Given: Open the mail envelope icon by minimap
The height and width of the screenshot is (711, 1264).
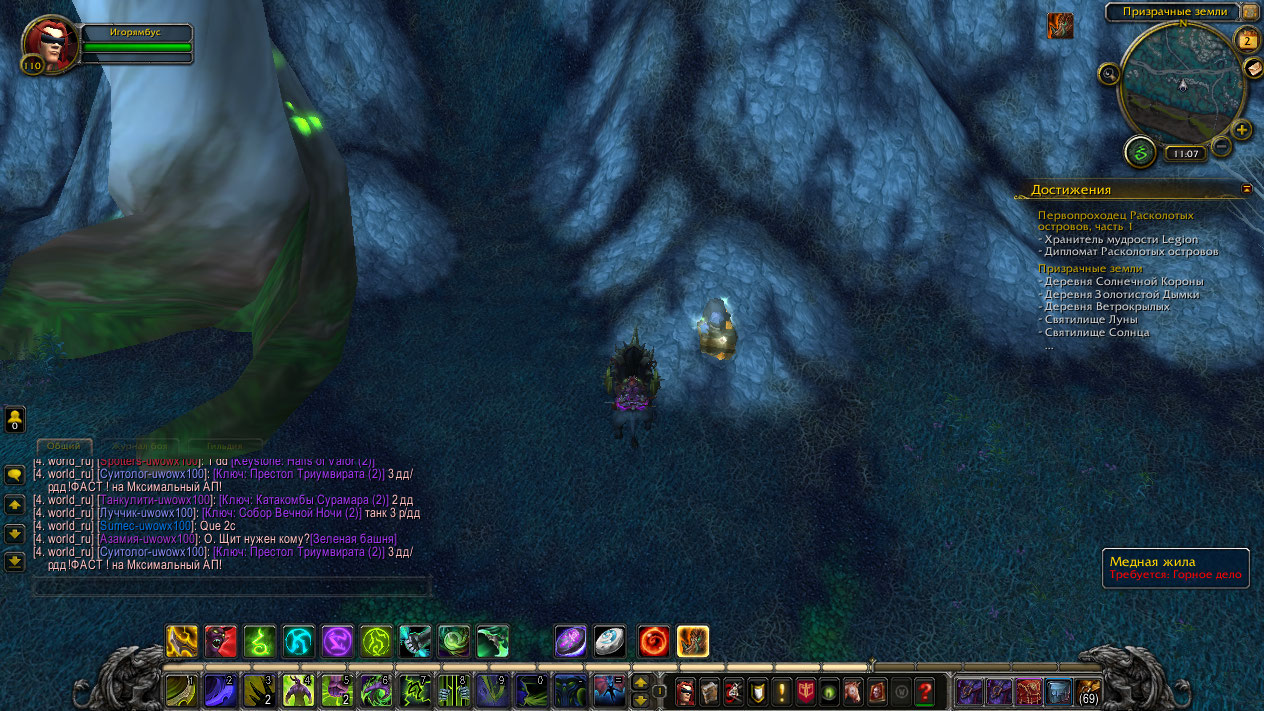Looking at the screenshot, I should point(1253,68).
